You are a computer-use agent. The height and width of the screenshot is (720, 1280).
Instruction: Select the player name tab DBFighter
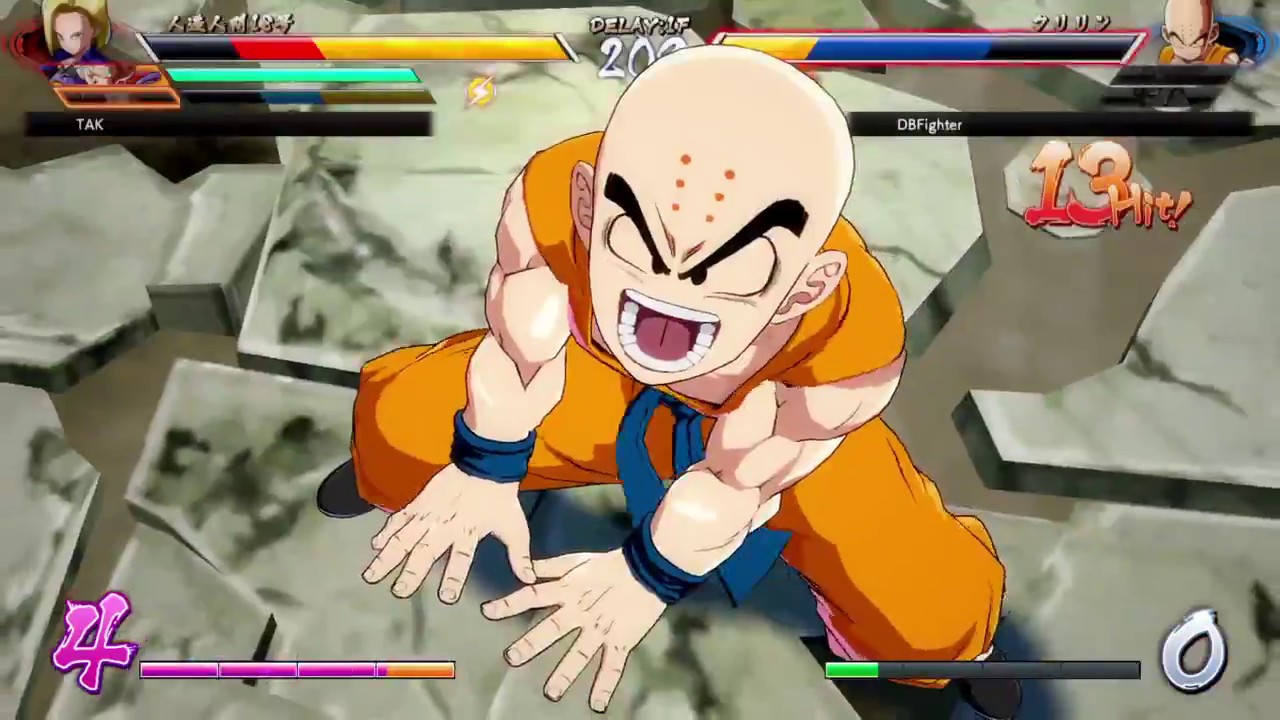point(929,124)
